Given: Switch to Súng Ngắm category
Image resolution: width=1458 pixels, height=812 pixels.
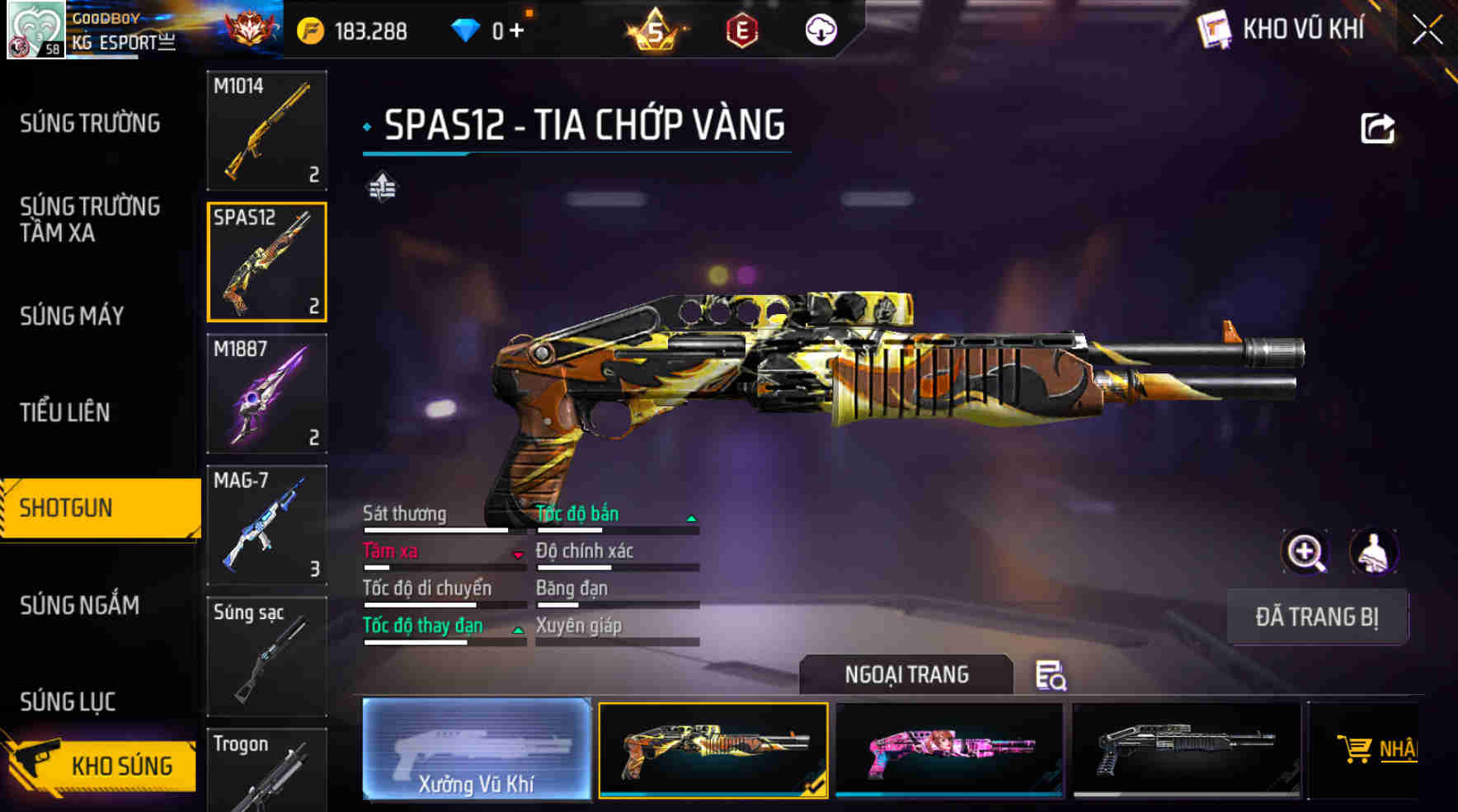Looking at the screenshot, I should [x=80, y=605].
